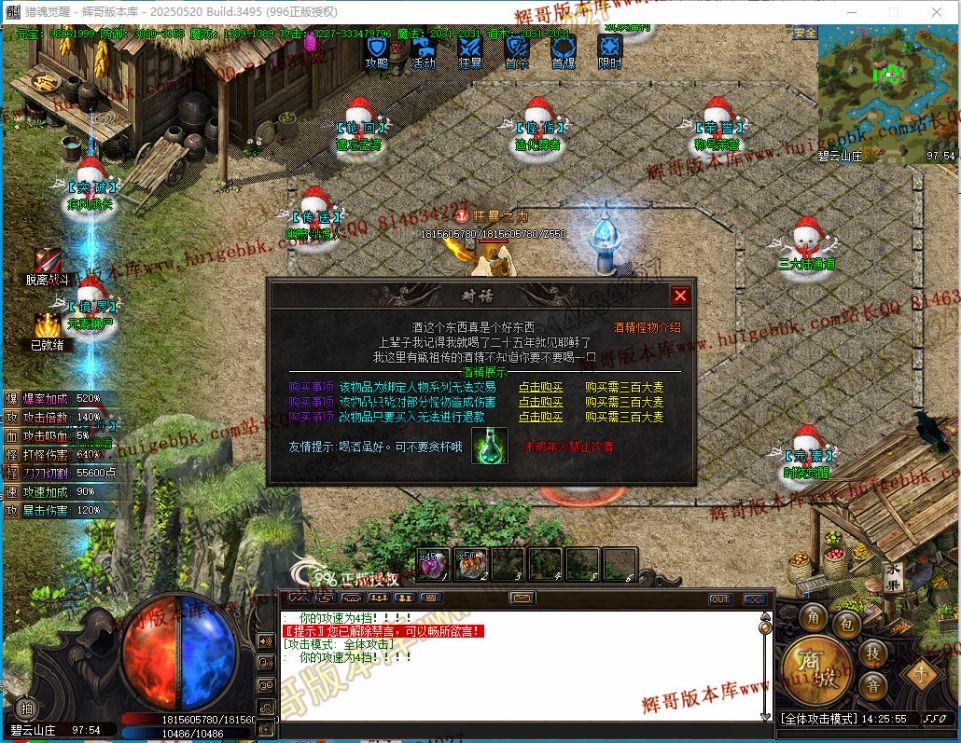Open the 活动 events icon
This screenshot has width=961, height=743.
423,49
